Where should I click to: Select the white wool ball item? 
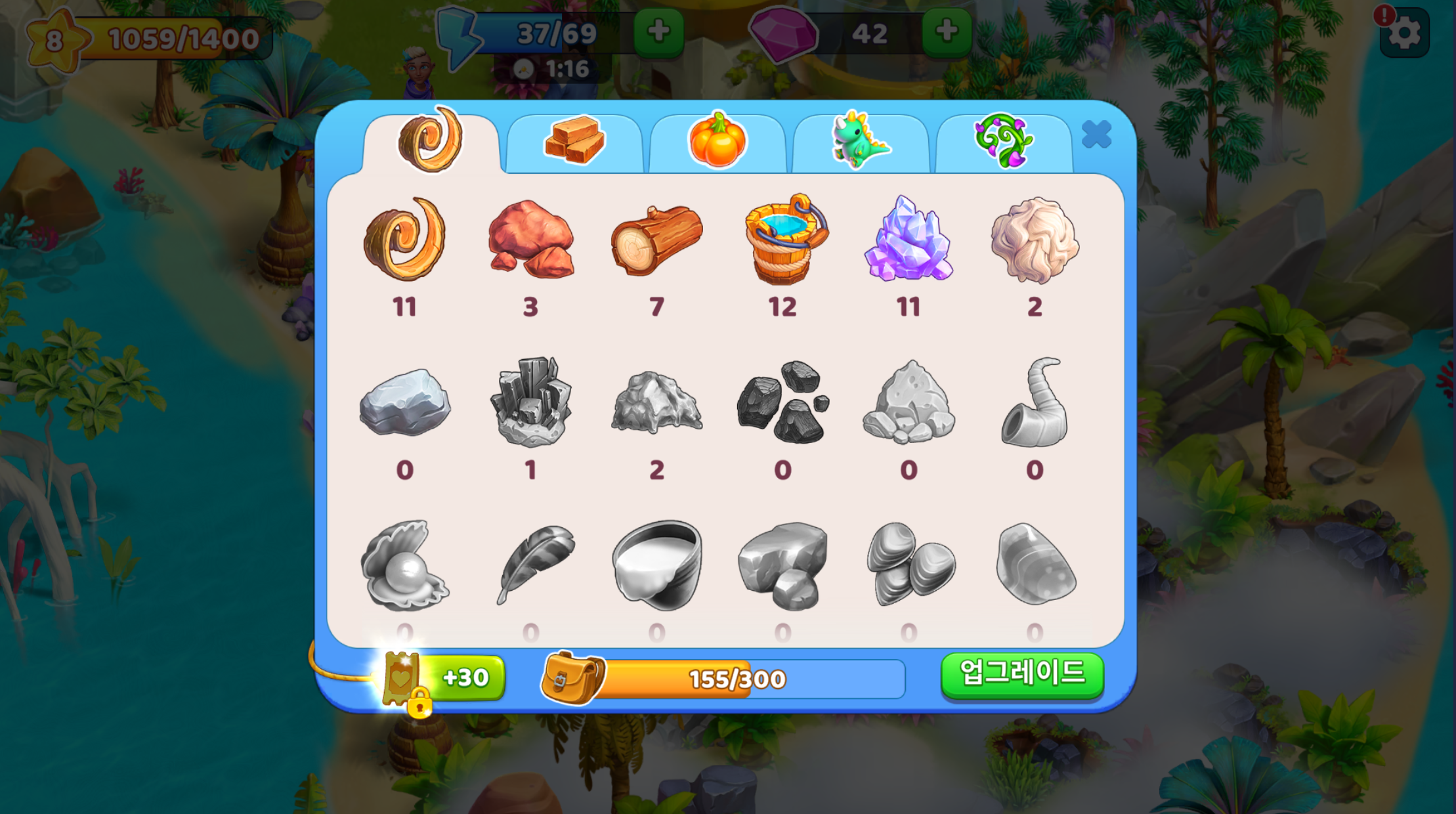coord(1035,240)
